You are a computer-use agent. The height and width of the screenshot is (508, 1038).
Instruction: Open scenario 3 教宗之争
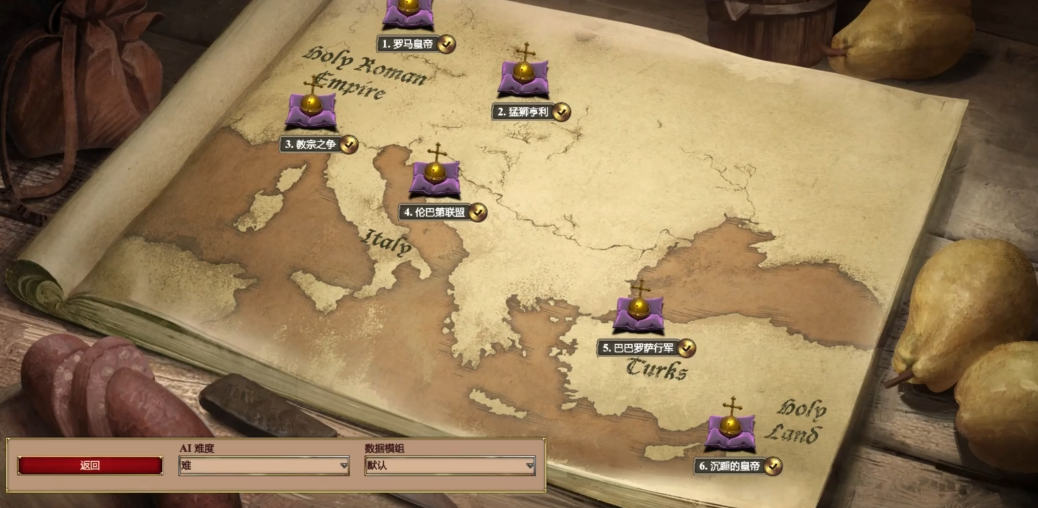(x=311, y=109)
